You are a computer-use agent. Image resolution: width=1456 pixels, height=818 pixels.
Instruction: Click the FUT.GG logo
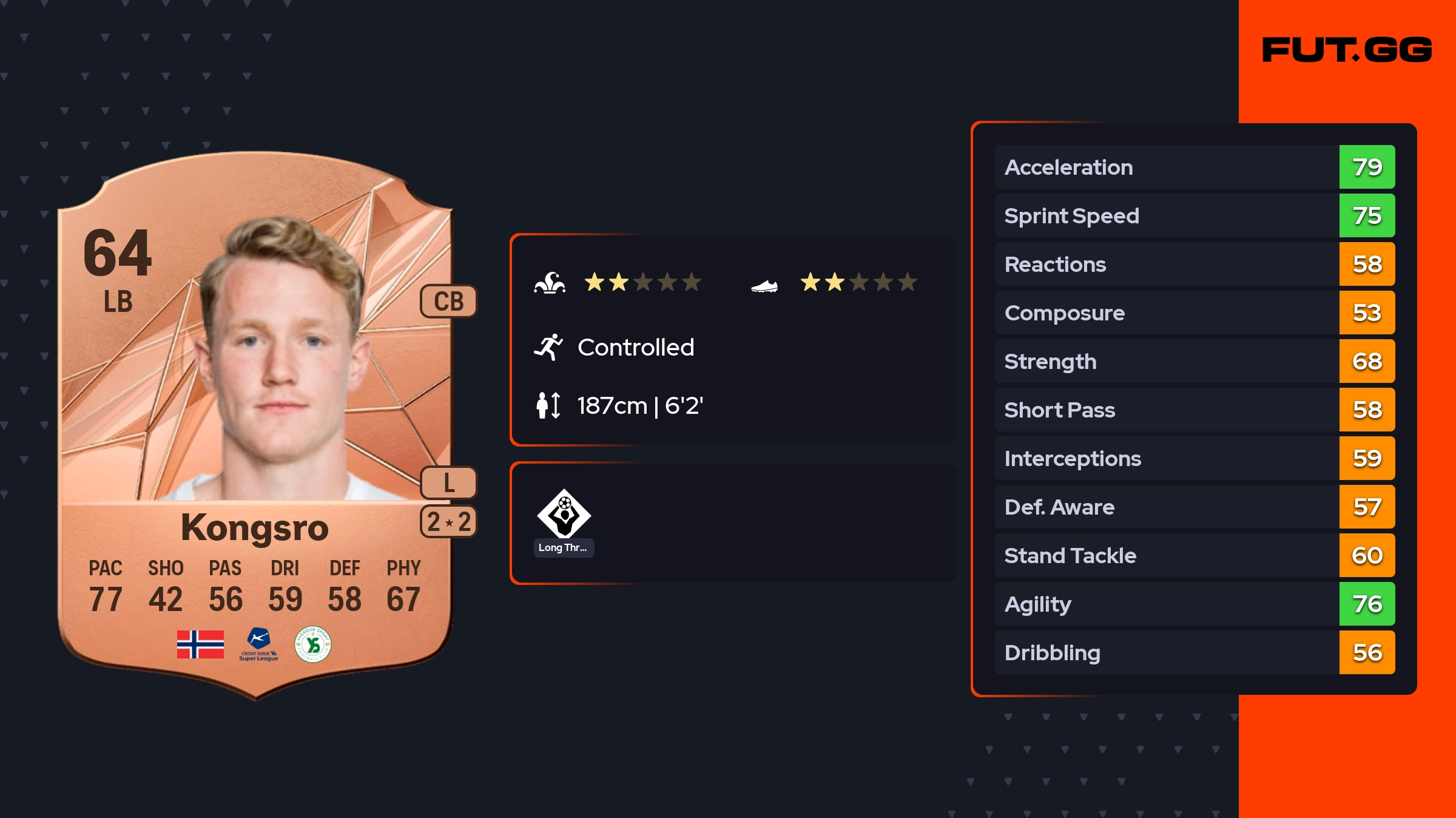1347,50
